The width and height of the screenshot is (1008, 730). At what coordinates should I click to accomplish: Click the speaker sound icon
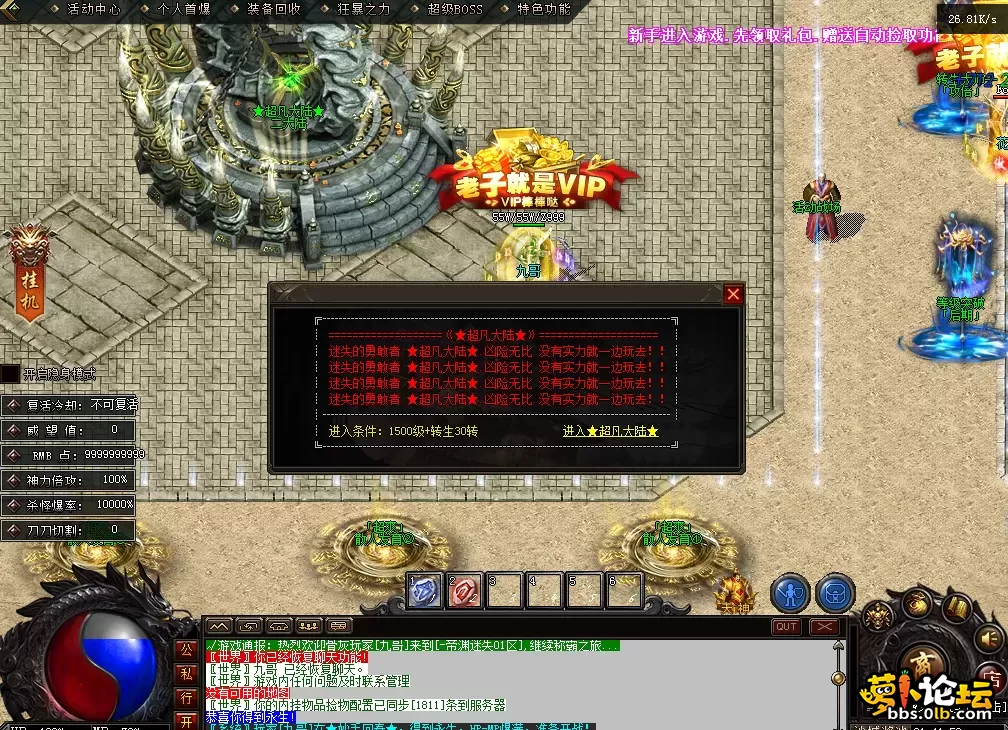(x=990, y=637)
